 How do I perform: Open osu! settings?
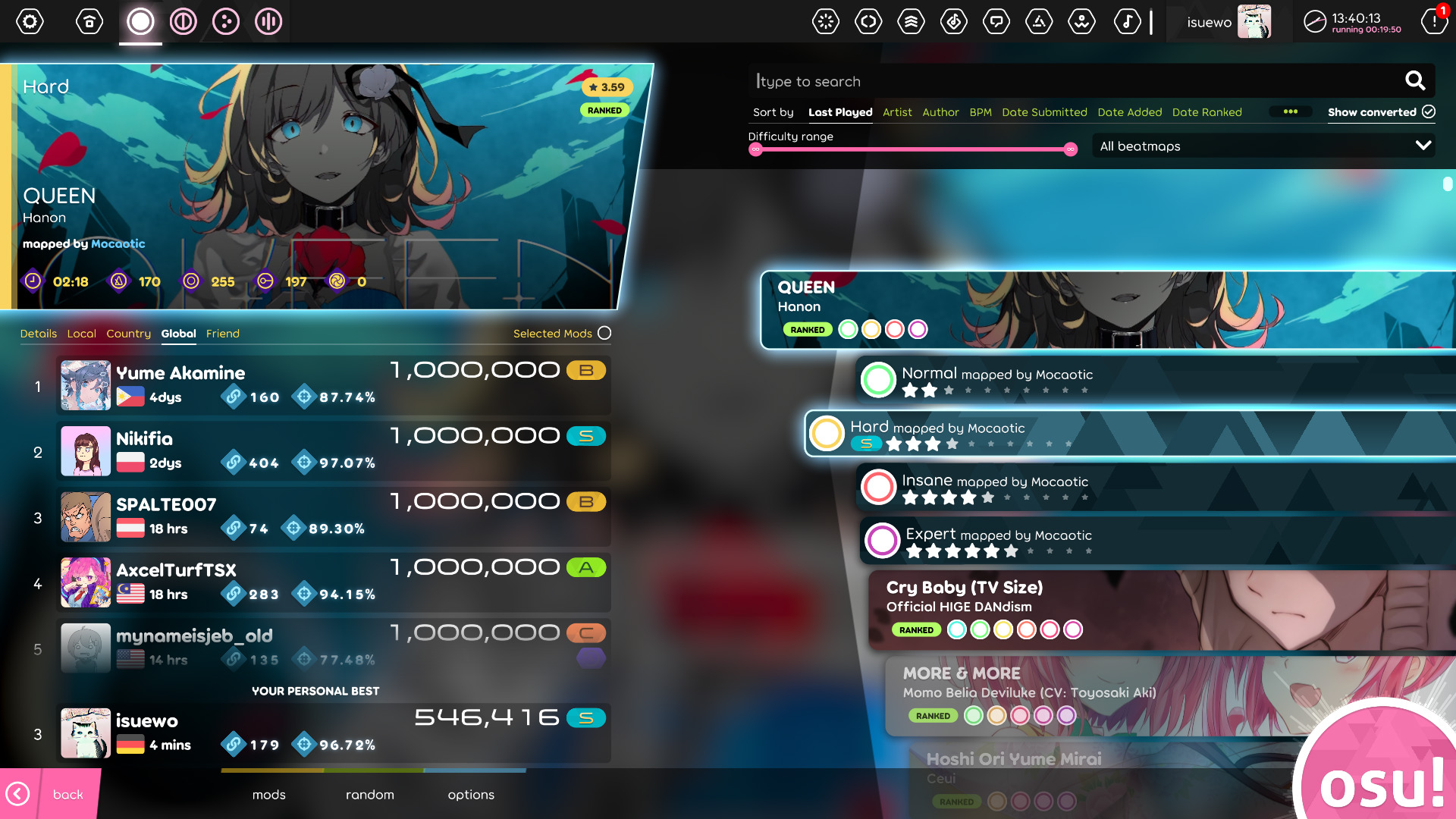click(x=30, y=22)
